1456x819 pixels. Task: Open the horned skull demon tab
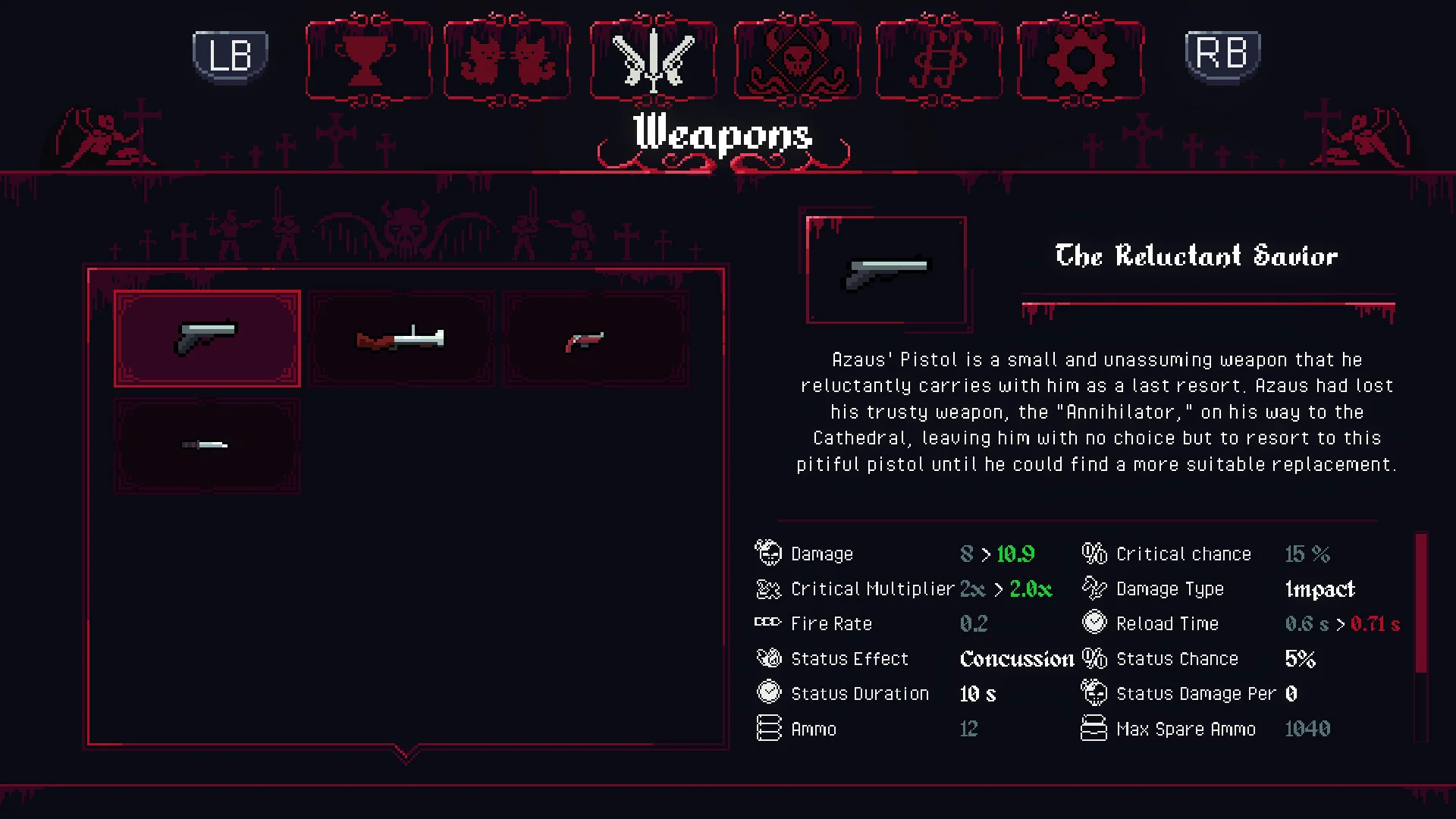coord(797,59)
